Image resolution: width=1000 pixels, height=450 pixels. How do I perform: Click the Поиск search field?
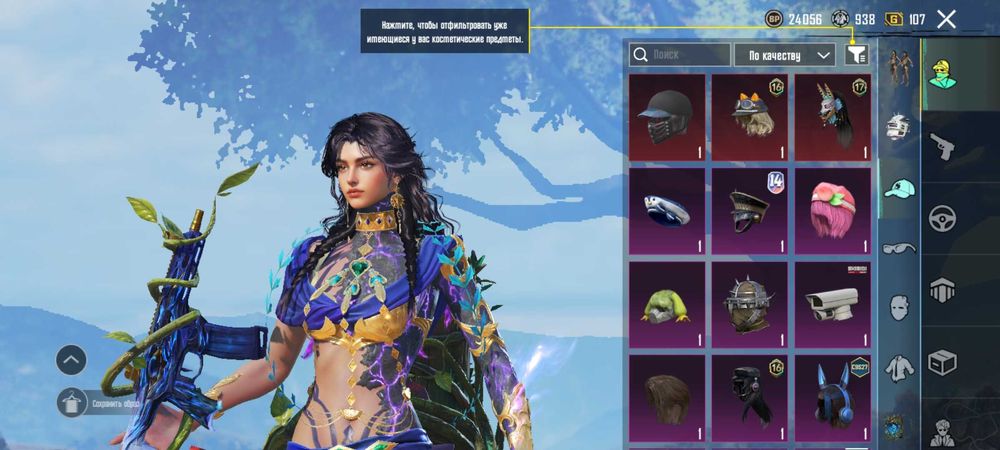680,55
